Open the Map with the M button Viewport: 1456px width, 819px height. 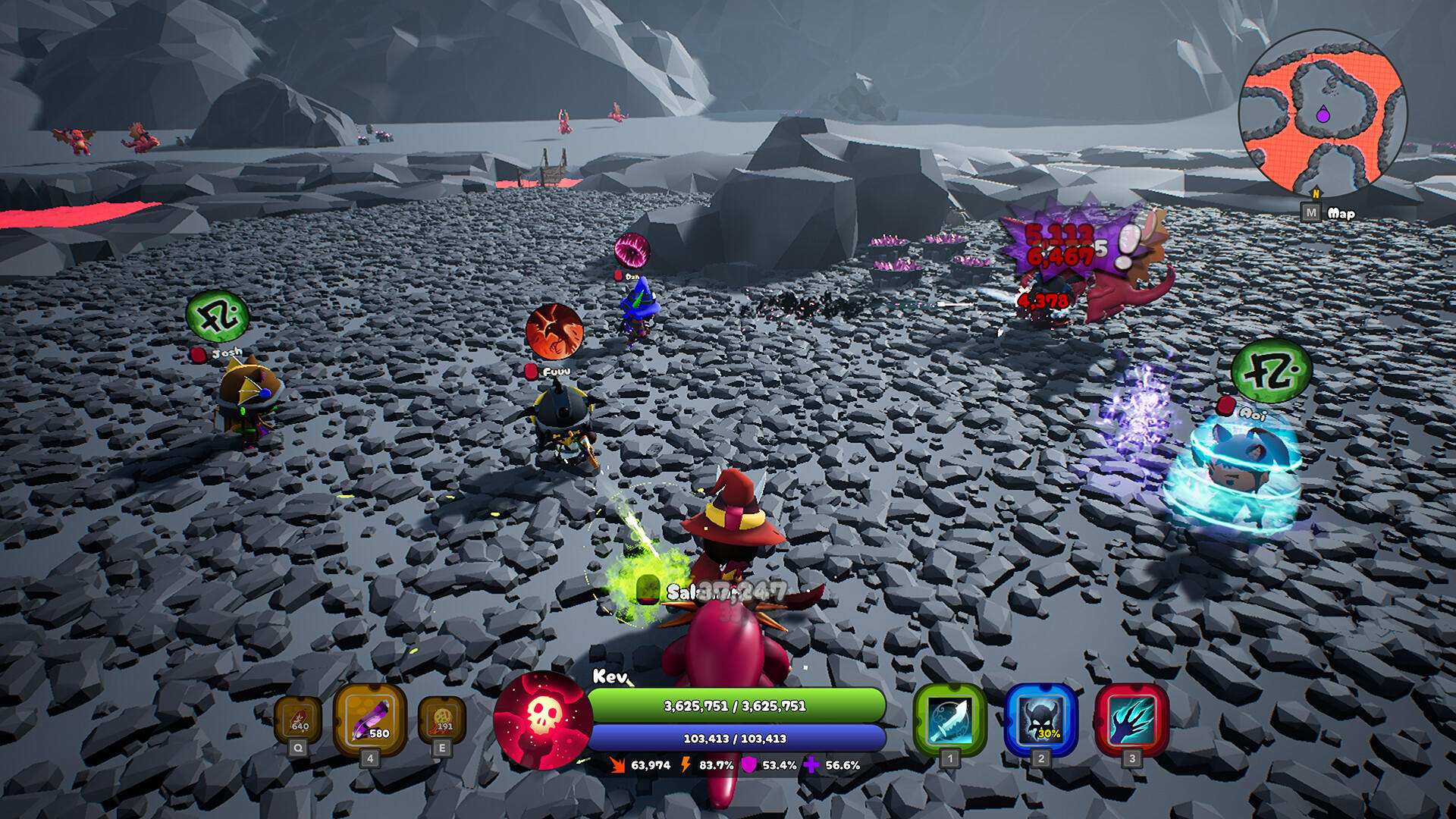(1311, 212)
